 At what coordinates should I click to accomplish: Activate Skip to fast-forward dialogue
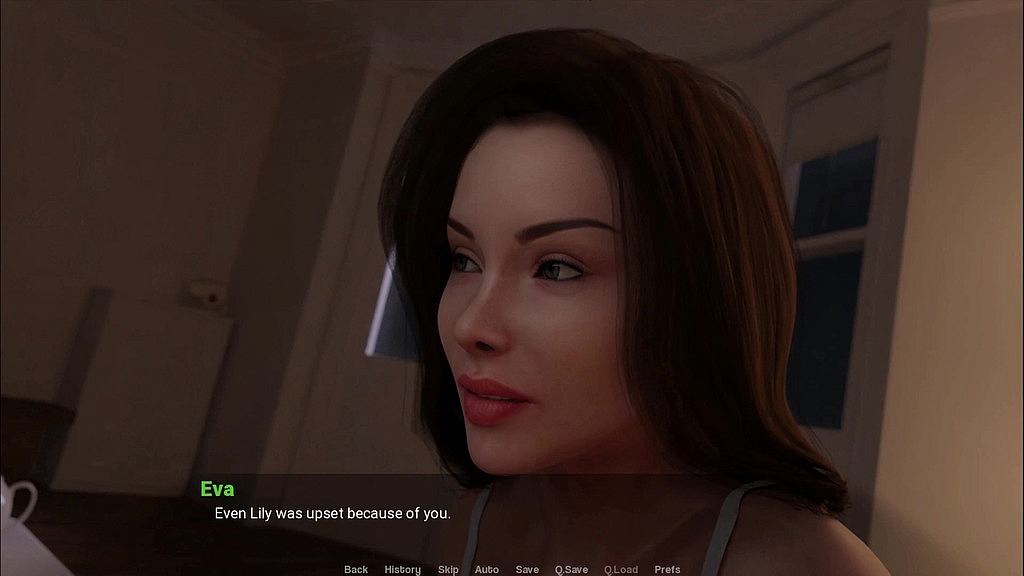[x=448, y=569]
